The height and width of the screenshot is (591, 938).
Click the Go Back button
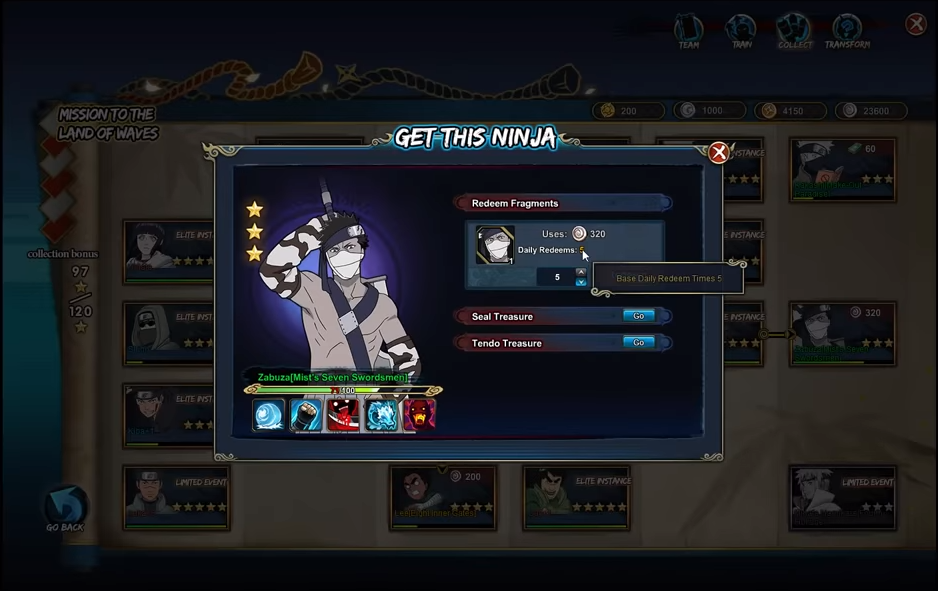(65, 508)
